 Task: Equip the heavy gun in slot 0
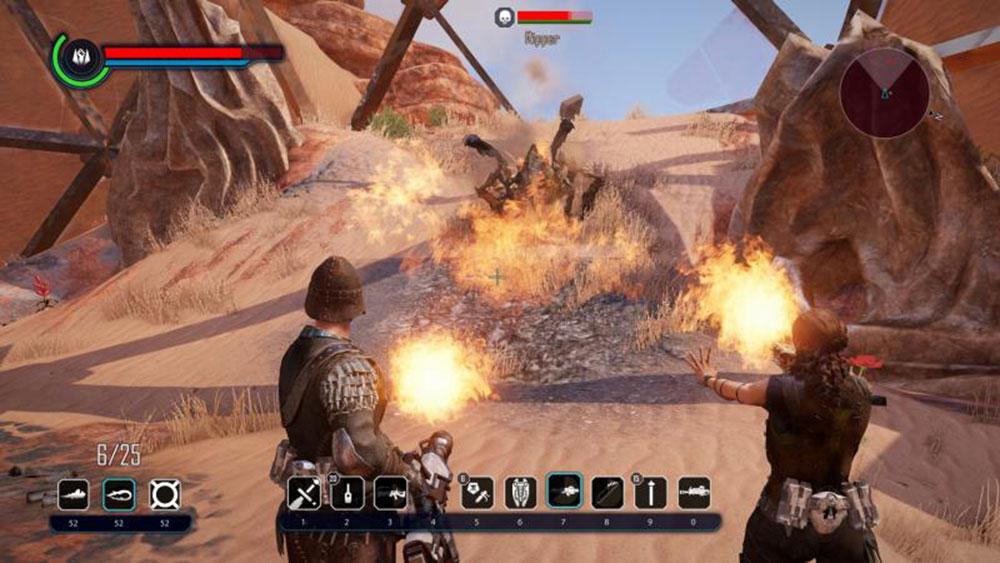[x=694, y=493]
